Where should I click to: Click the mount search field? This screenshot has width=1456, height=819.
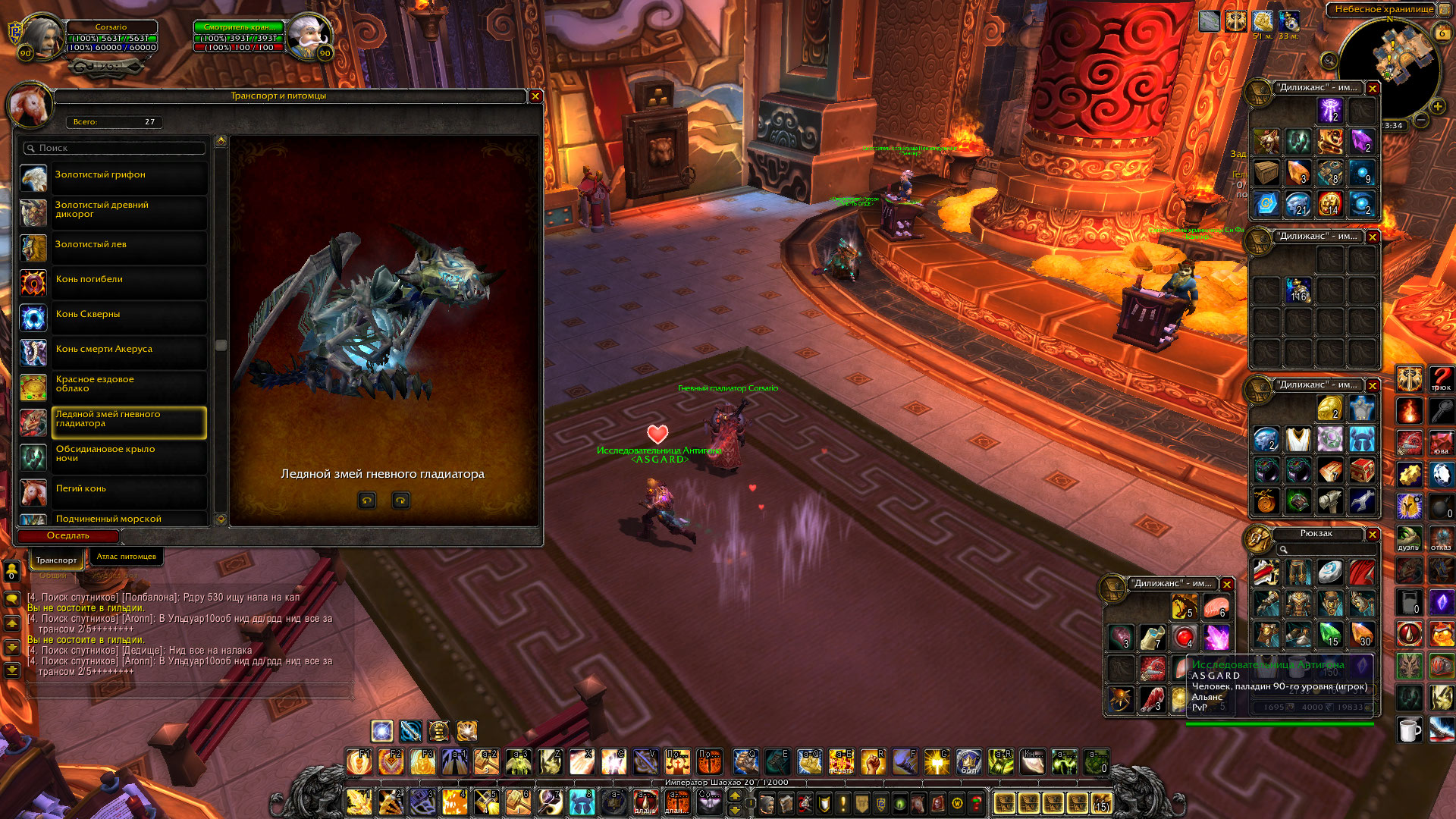[x=114, y=149]
